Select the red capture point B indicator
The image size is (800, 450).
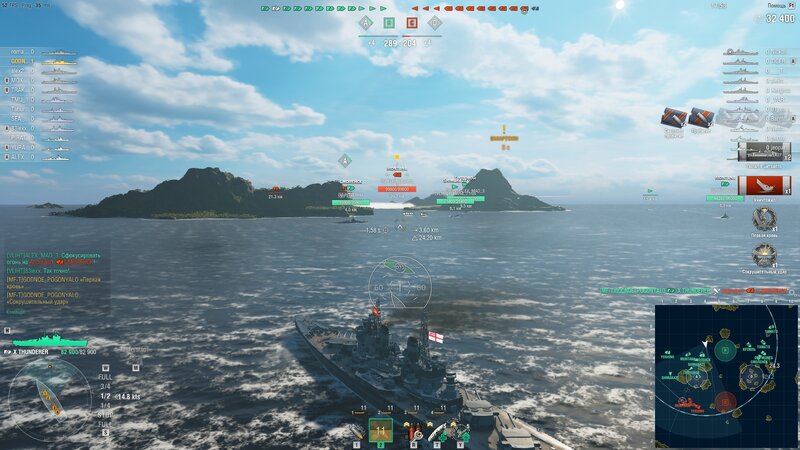click(412, 22)
